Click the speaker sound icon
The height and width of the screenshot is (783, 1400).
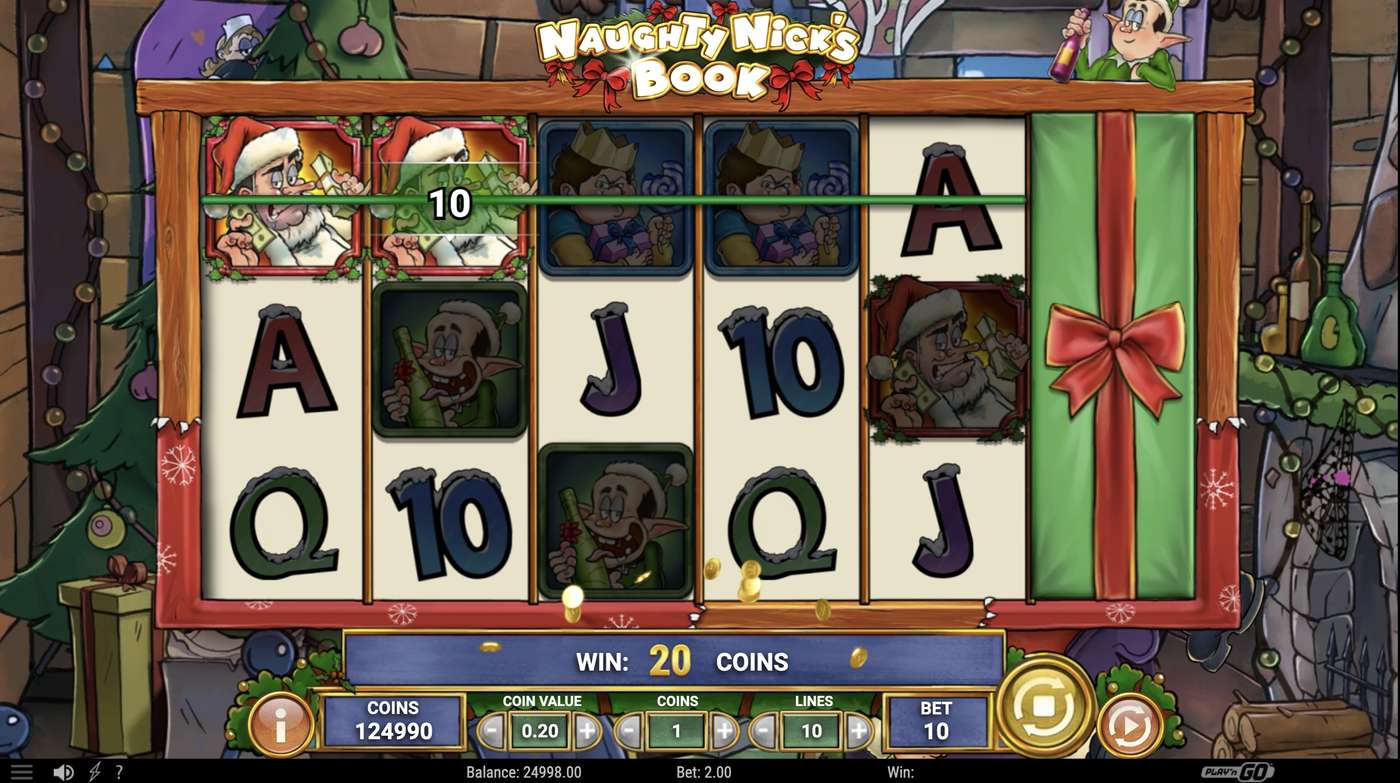point(63,770)
